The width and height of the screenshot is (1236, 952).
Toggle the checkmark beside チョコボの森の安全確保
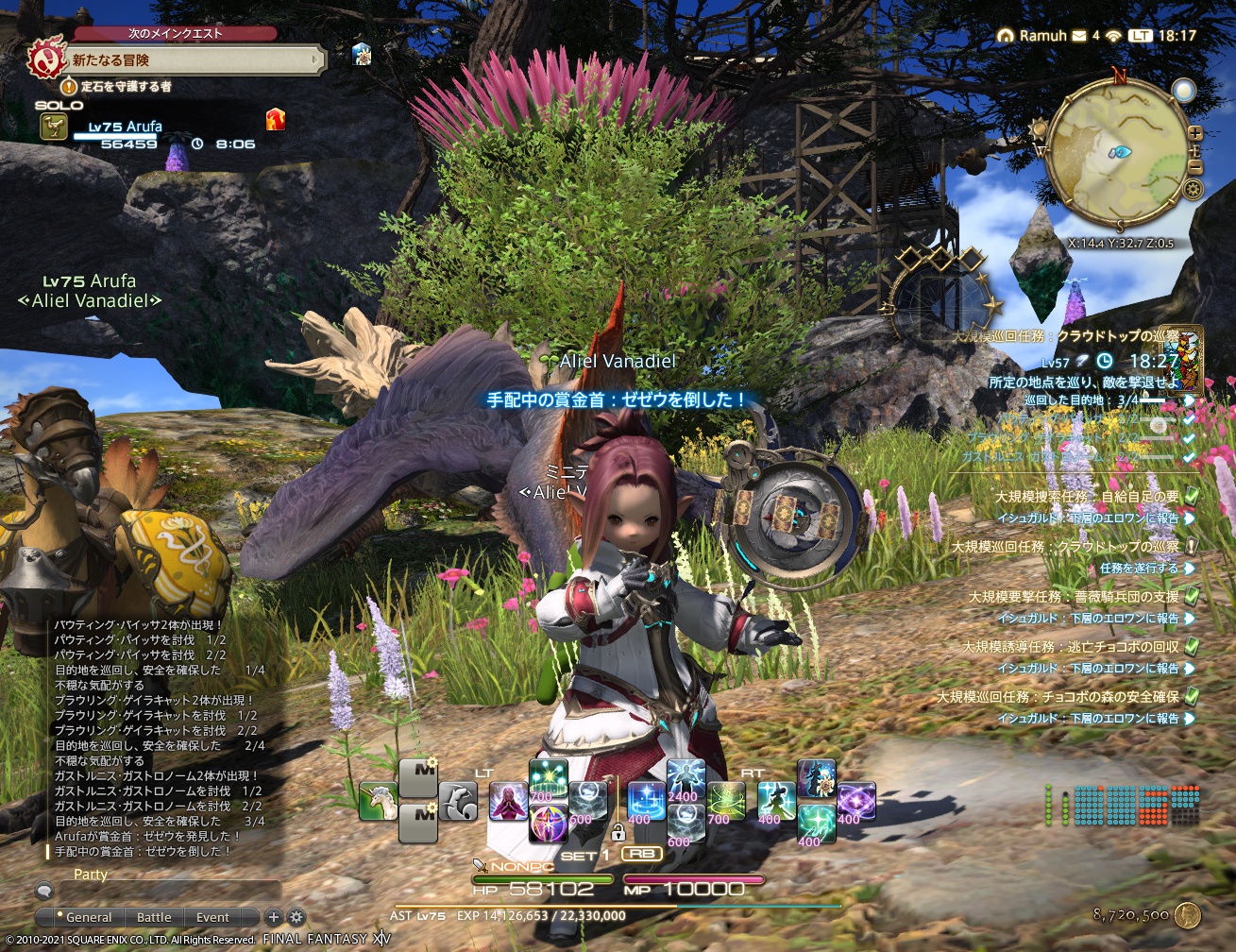[1193, 697]
